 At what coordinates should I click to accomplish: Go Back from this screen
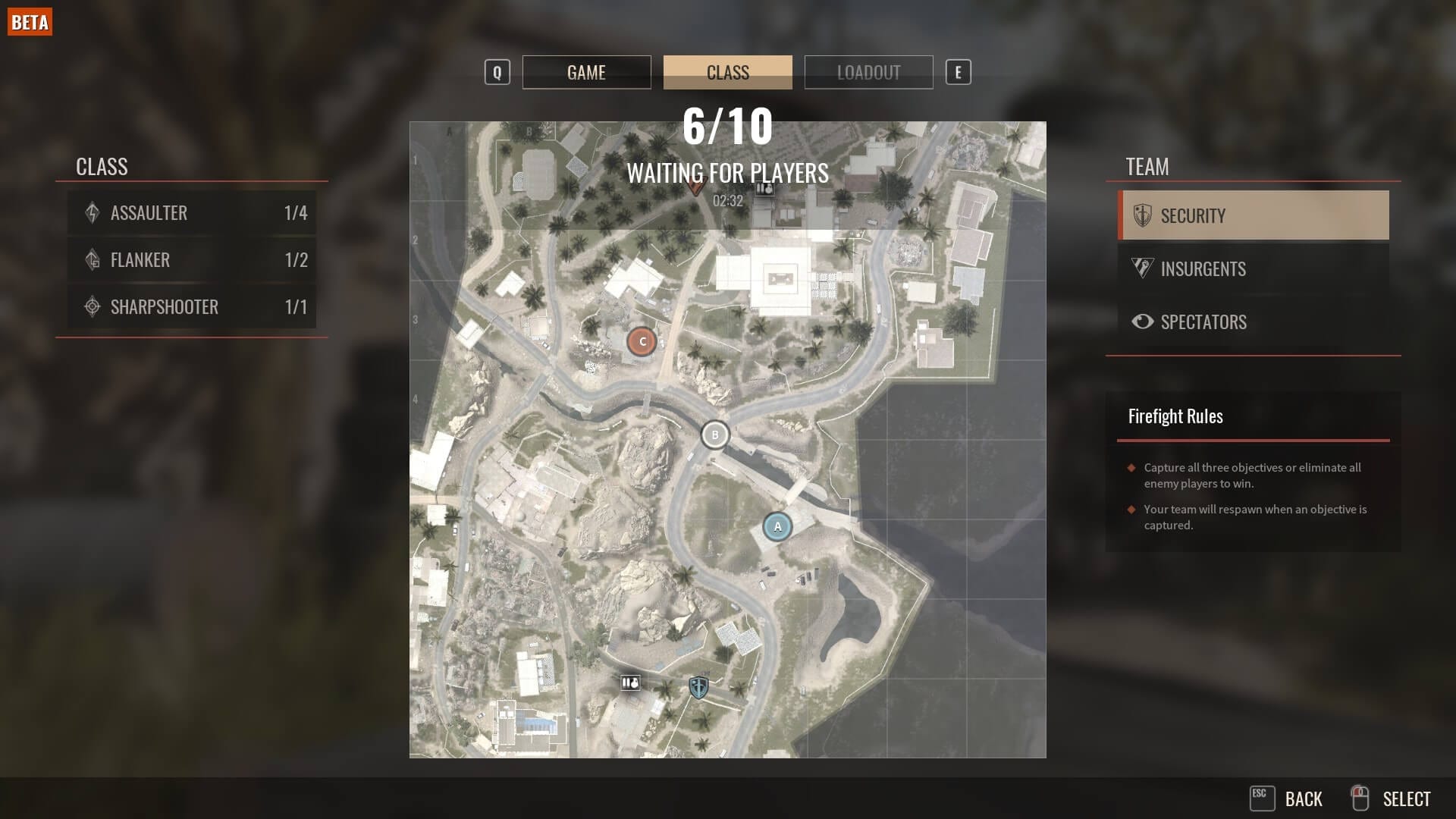click(x=1287, y=799)
